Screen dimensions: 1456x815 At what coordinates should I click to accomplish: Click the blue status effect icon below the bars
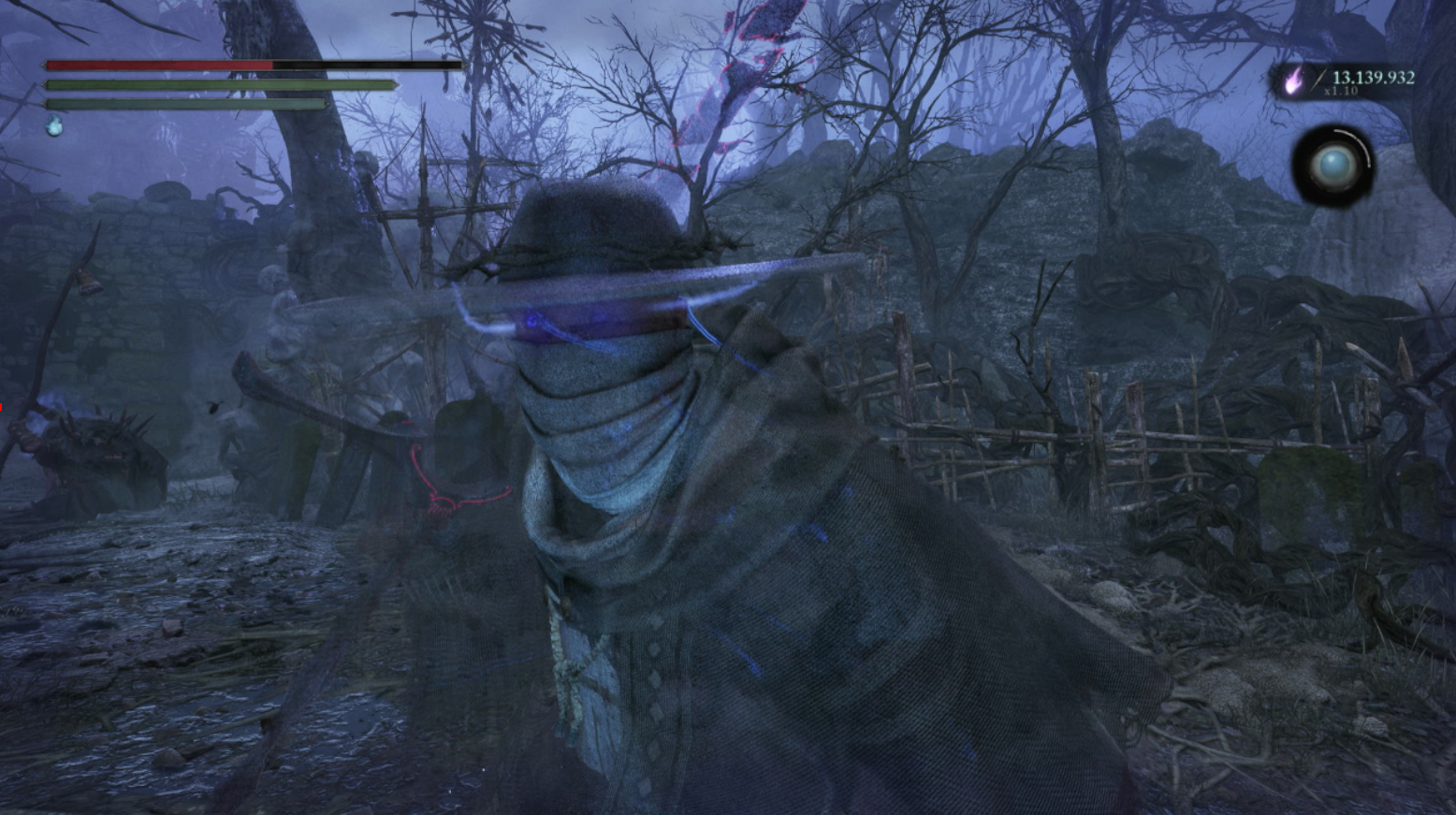click(55, 126)
